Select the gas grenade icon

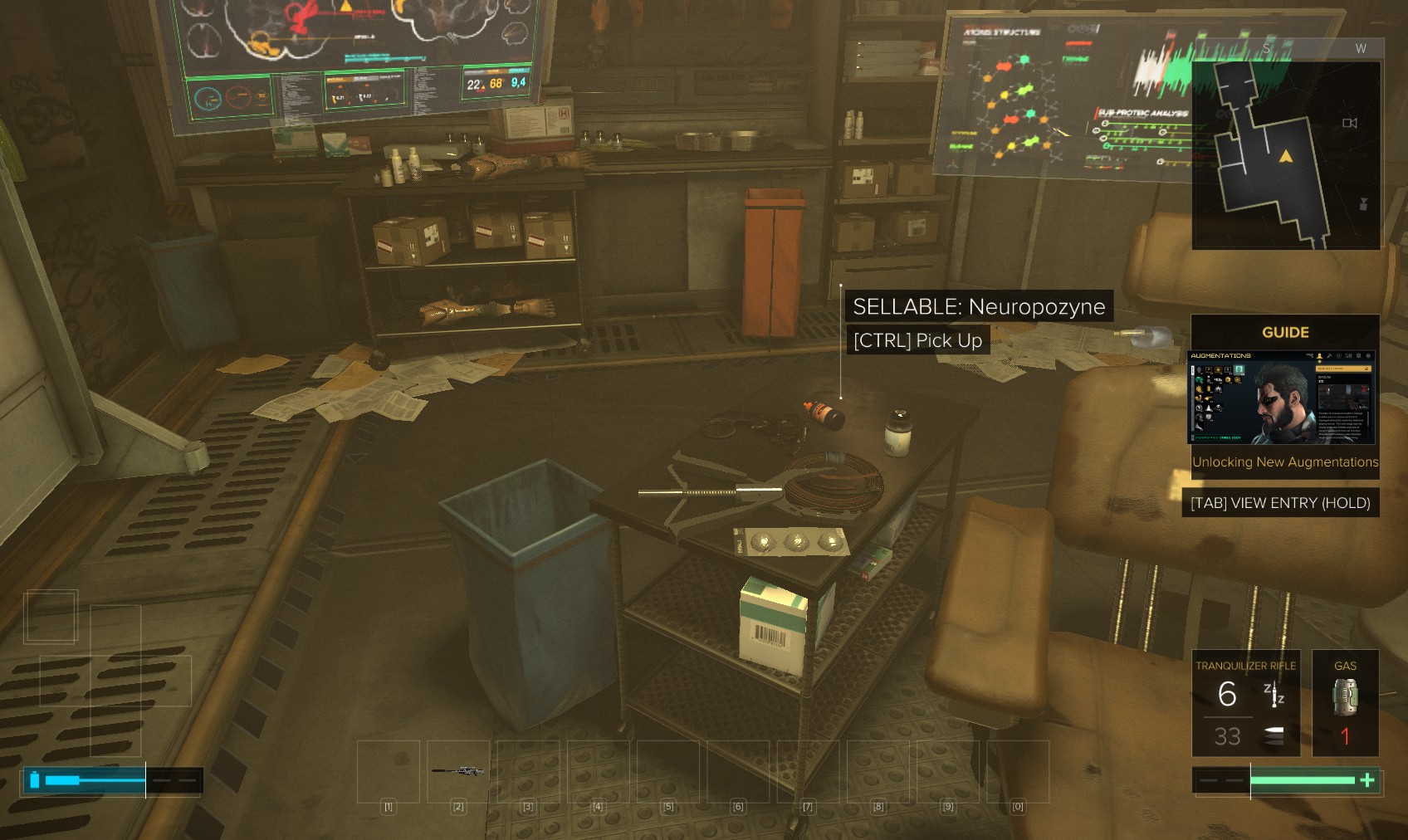[x=1345, y=696]
